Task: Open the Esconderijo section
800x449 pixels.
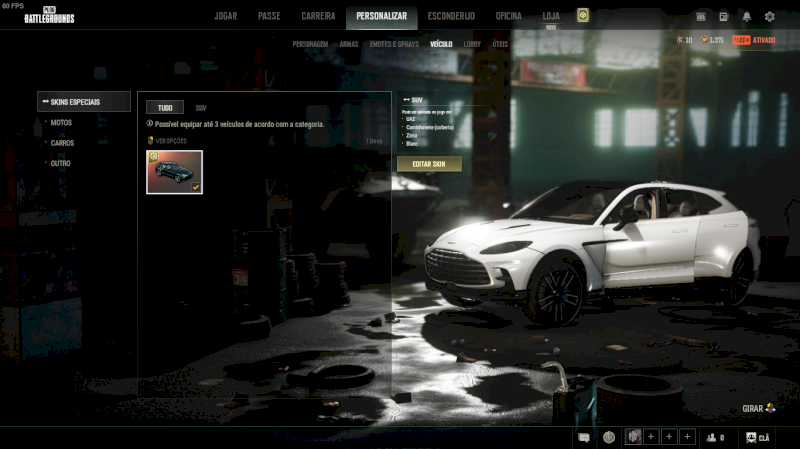Action: (x=451, y=16)
